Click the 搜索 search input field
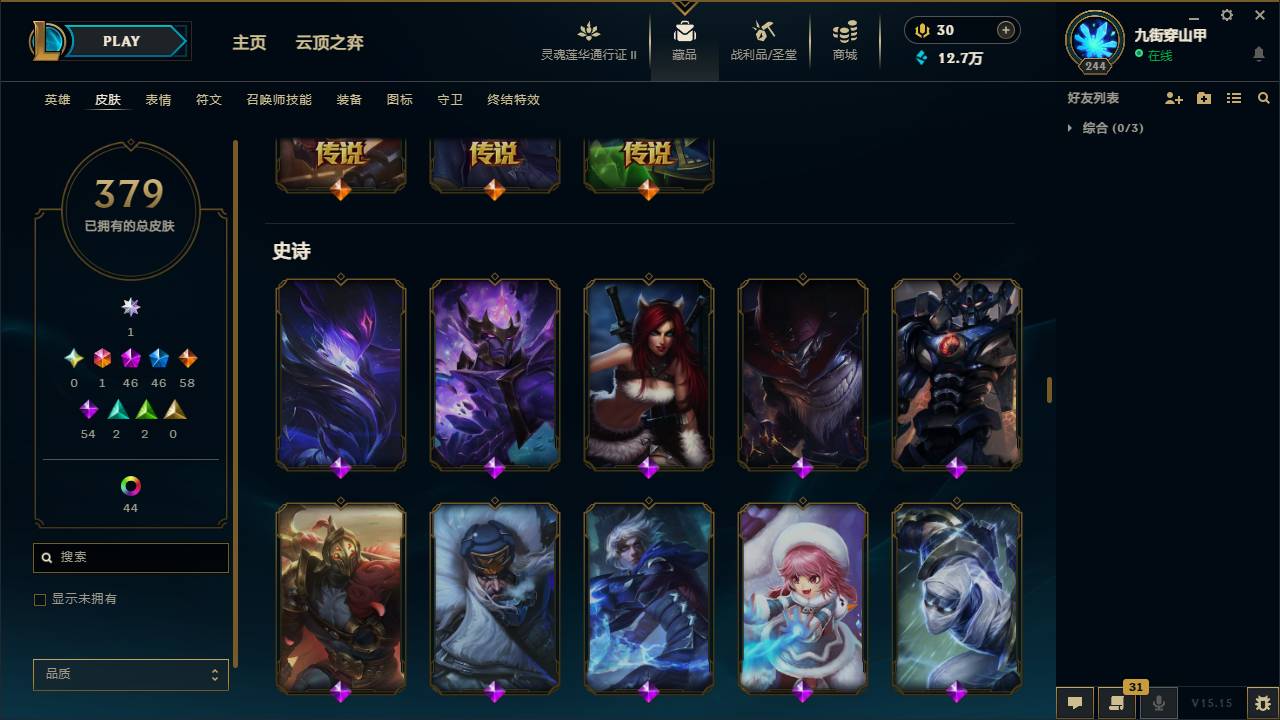 coord(130,557)
